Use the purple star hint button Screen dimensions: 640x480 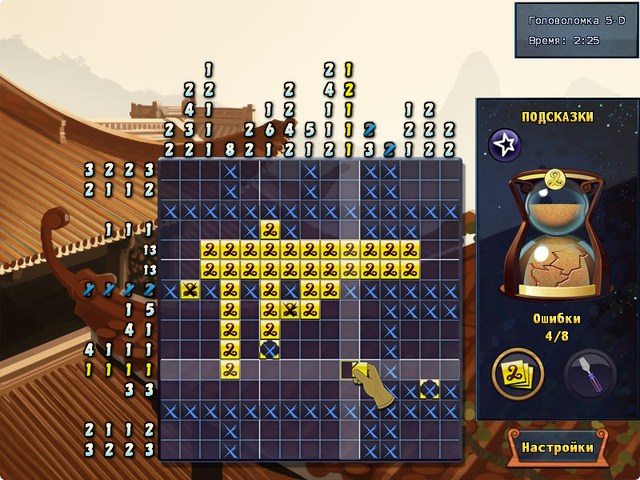point(505,146)
